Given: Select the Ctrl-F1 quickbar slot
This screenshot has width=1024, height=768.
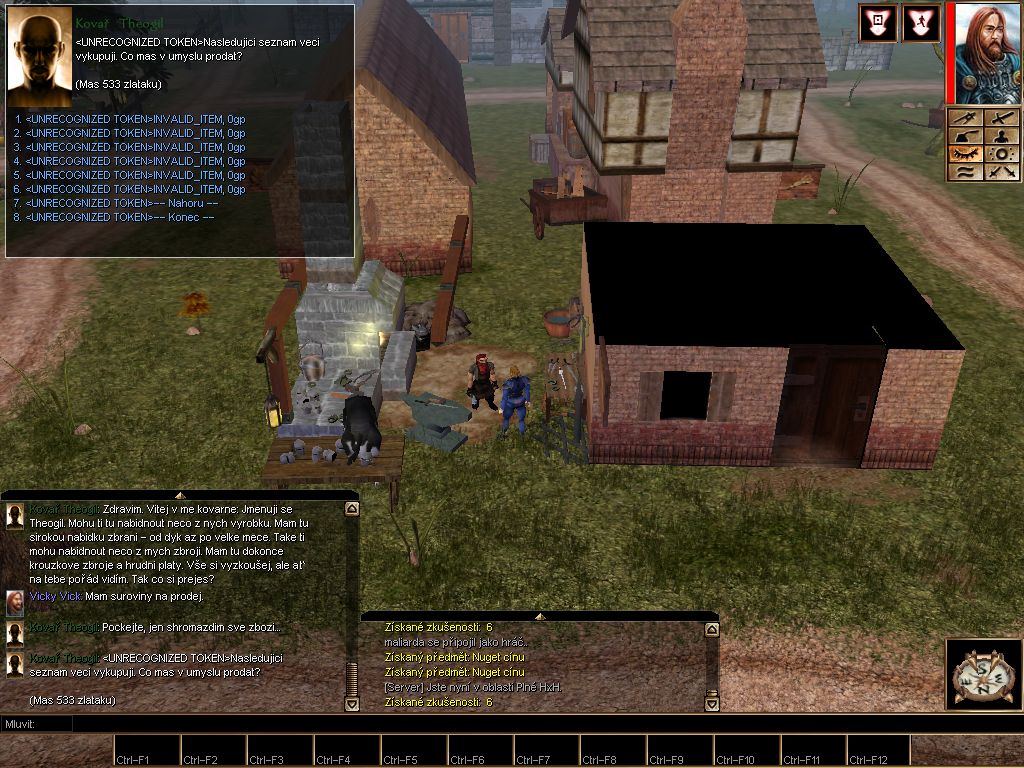Looking at the screenshot, I should coord(147,750).
